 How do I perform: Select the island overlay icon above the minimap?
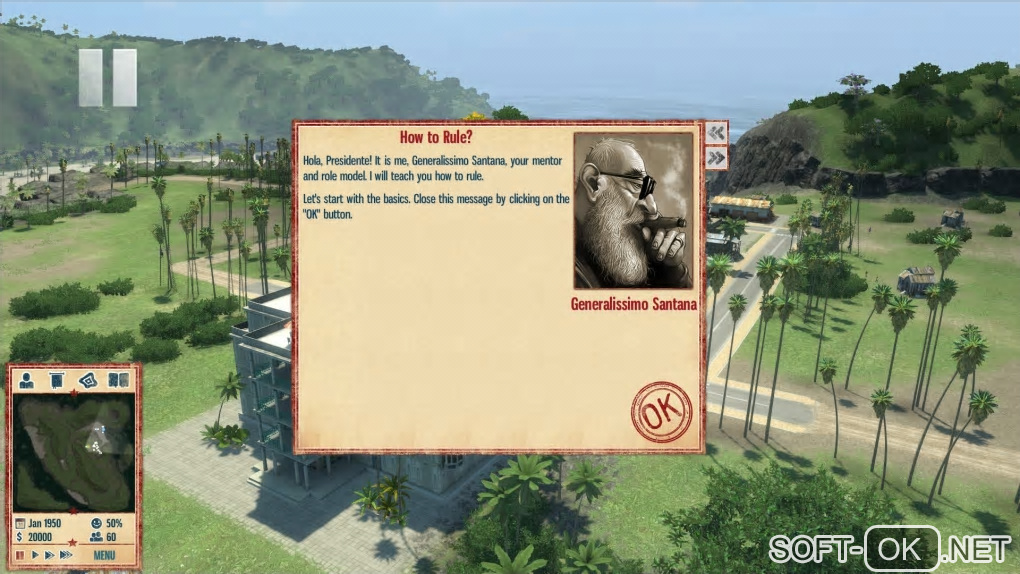click(88, 380)
